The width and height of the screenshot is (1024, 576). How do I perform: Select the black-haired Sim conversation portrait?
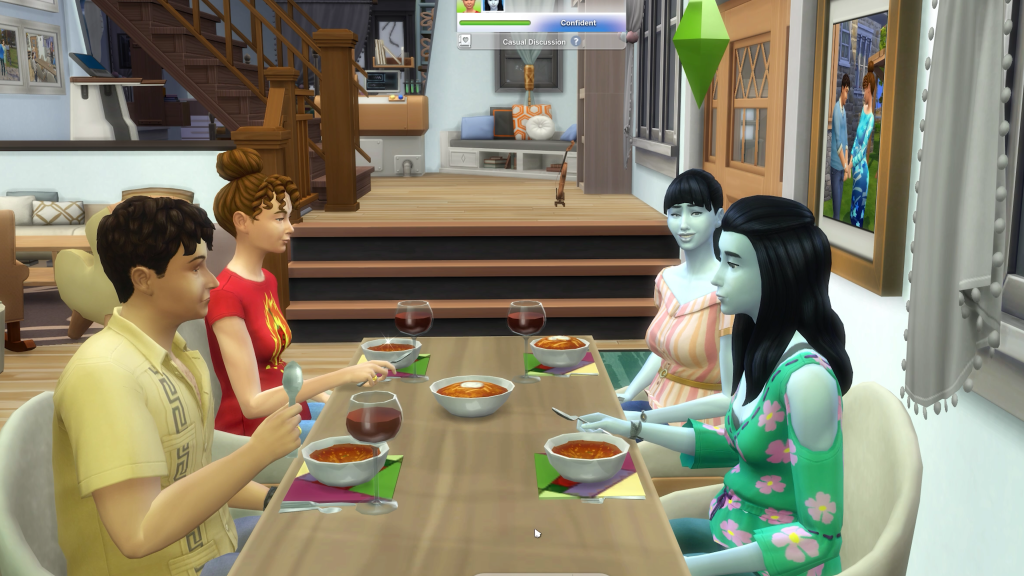tap(493, 5)
